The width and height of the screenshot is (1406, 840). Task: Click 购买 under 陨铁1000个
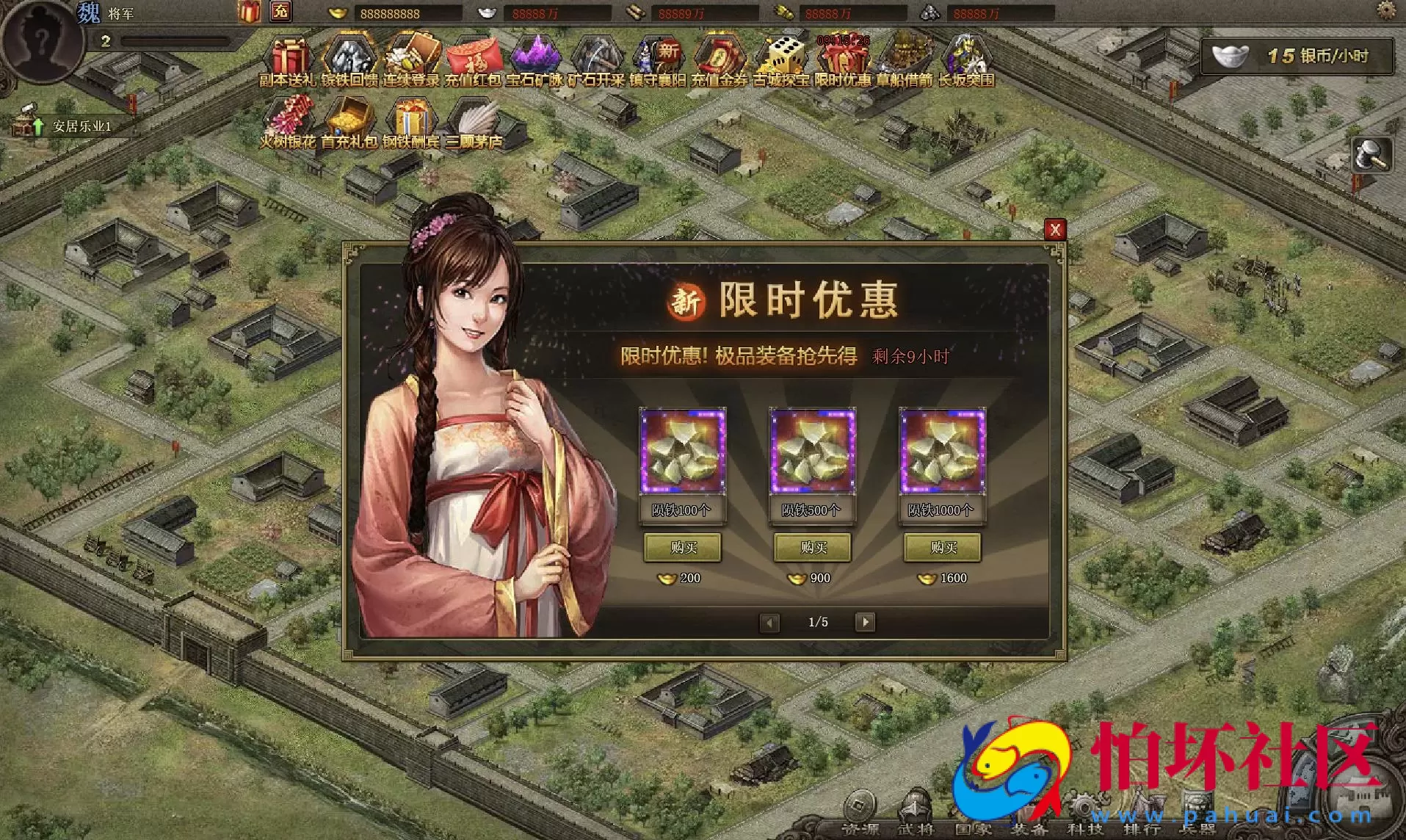pos(943,548)
